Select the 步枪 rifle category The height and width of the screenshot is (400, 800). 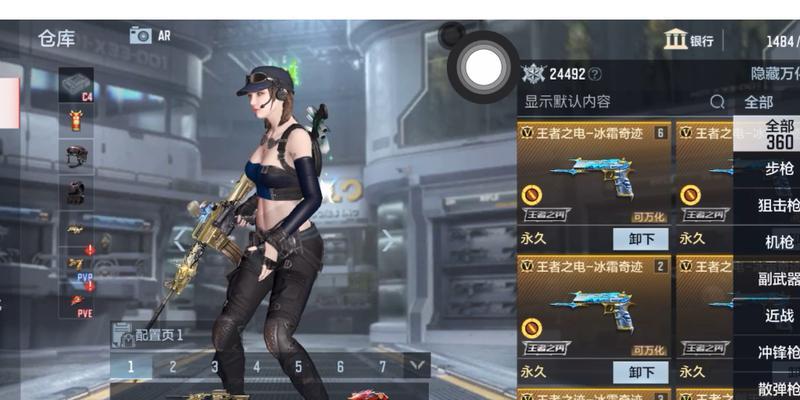tap(779, 169)
